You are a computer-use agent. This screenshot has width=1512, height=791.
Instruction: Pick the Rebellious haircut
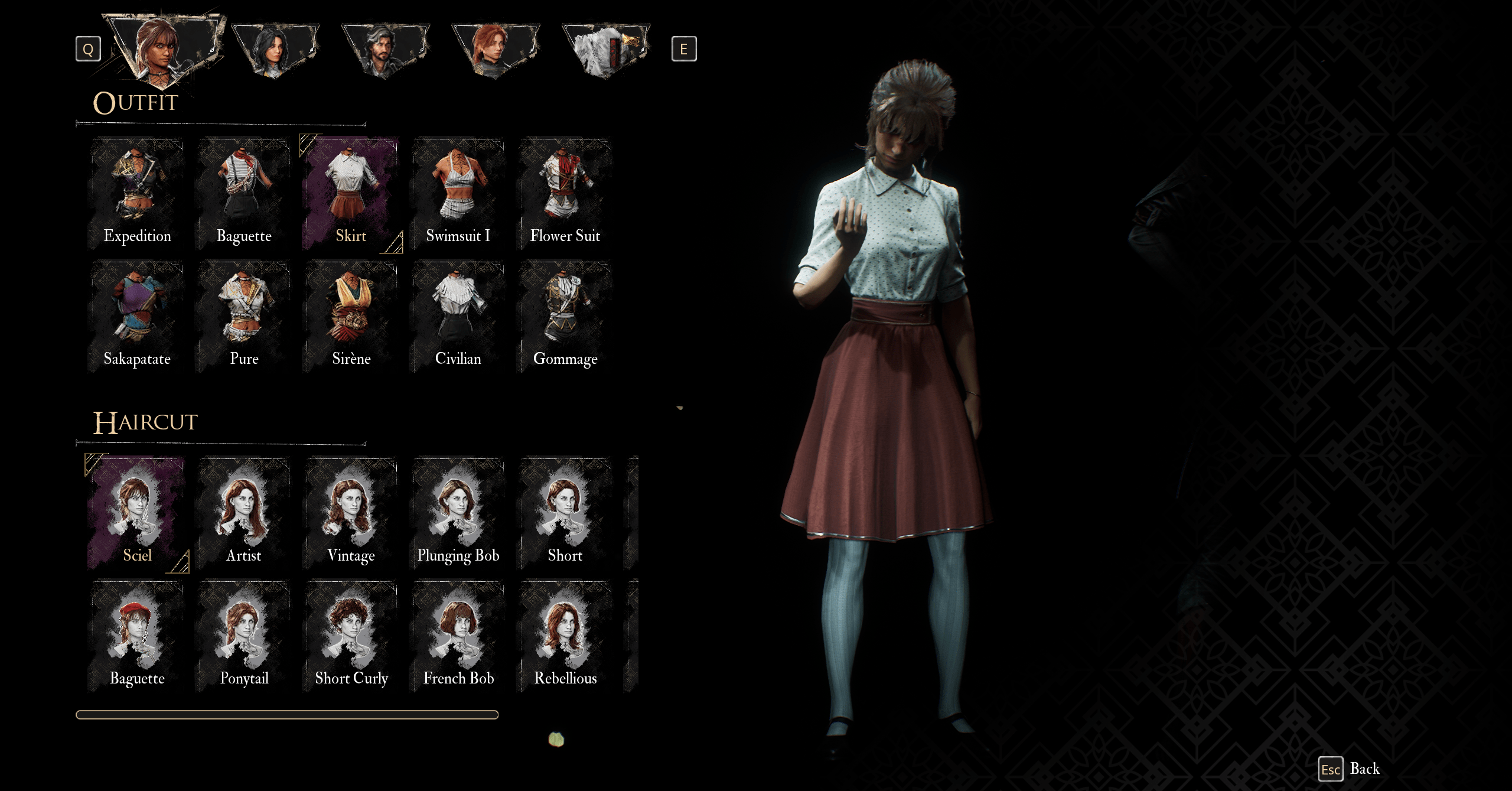565,636
